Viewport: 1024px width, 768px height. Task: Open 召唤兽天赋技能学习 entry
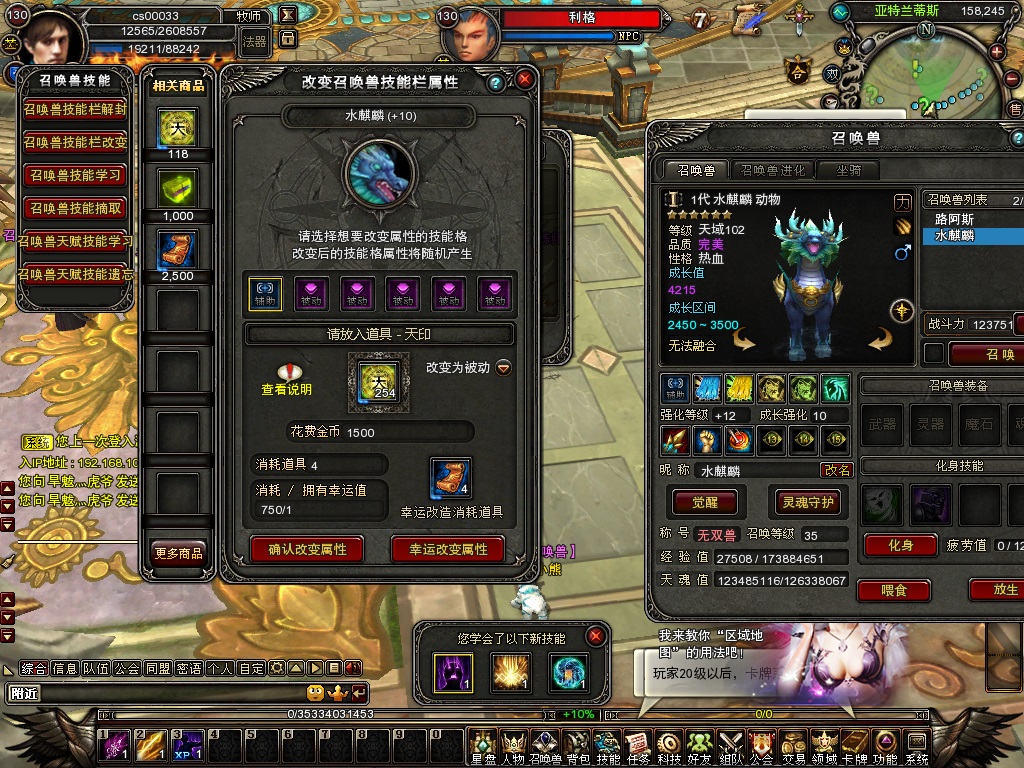point(76,241)
